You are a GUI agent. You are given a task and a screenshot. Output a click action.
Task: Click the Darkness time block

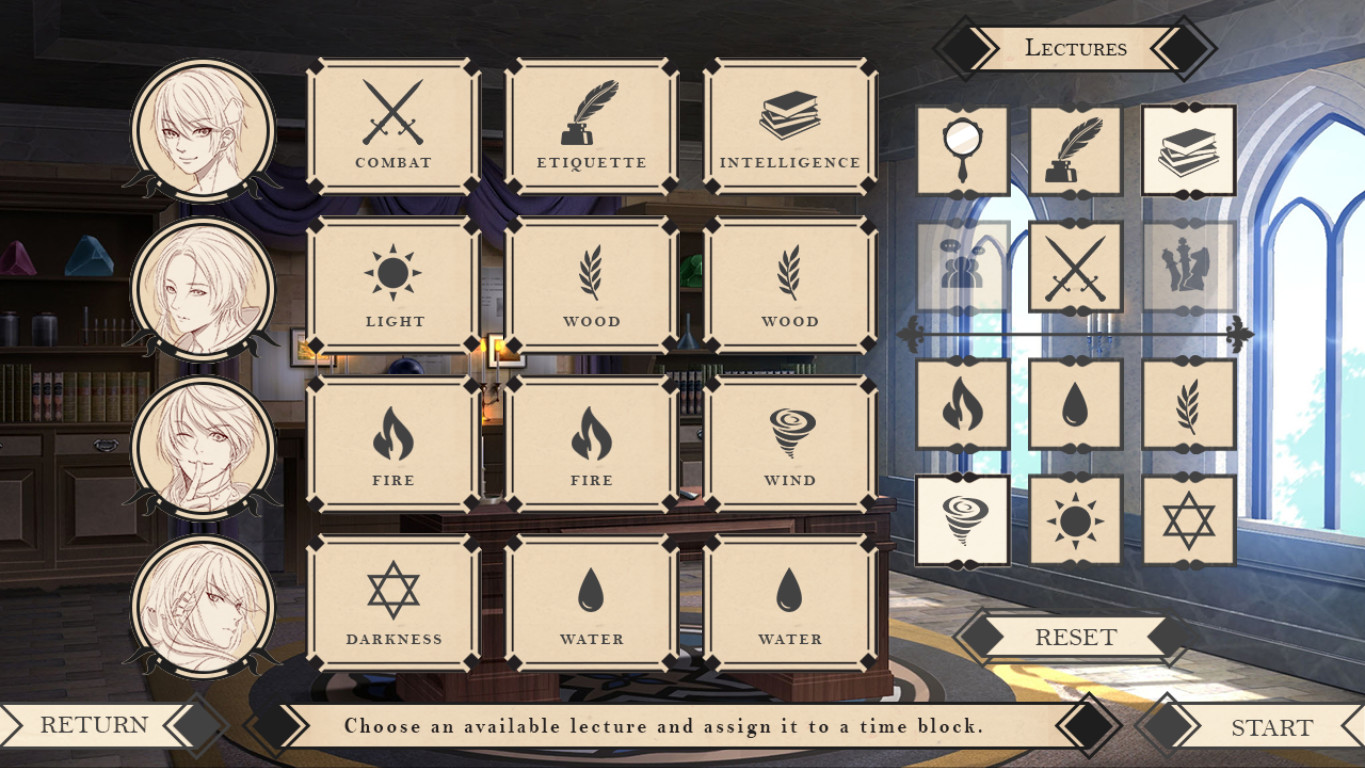pyautogui.click(x=392, y=600)
